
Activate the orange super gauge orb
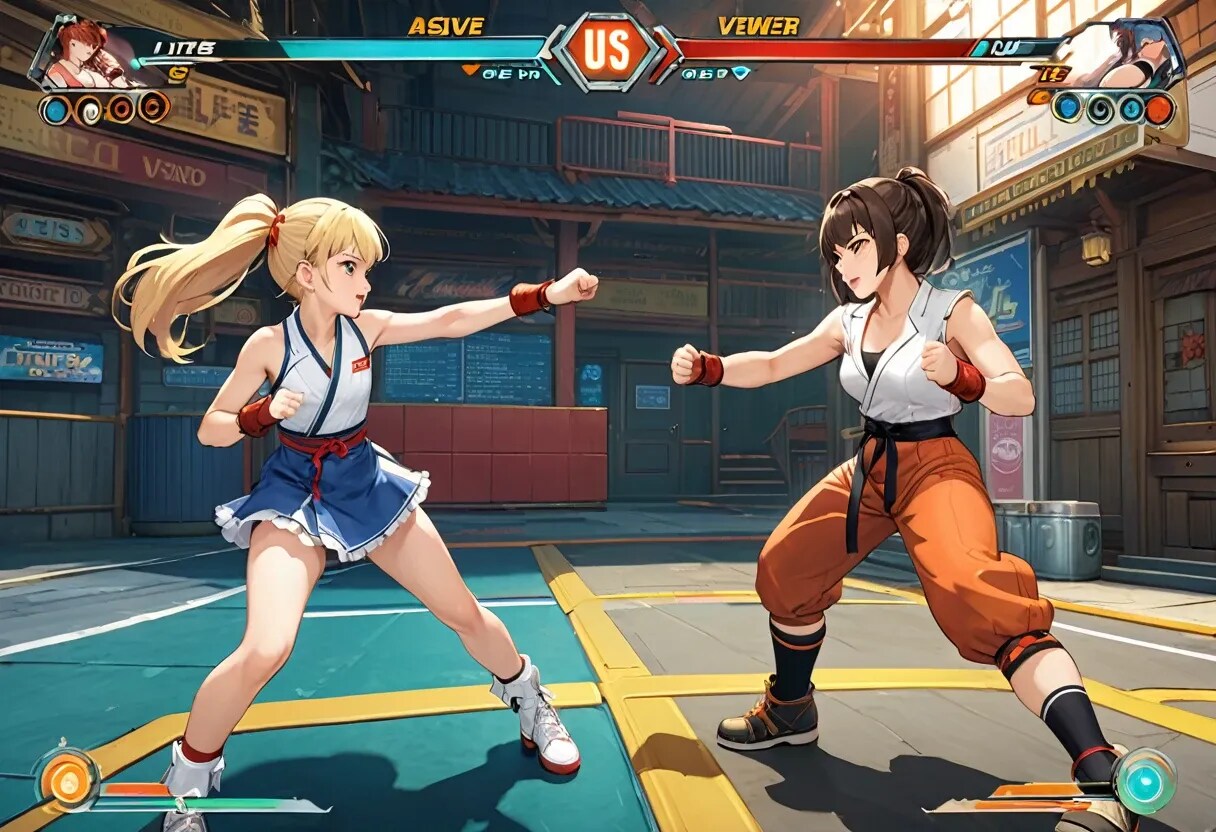(x=69, y=779)
